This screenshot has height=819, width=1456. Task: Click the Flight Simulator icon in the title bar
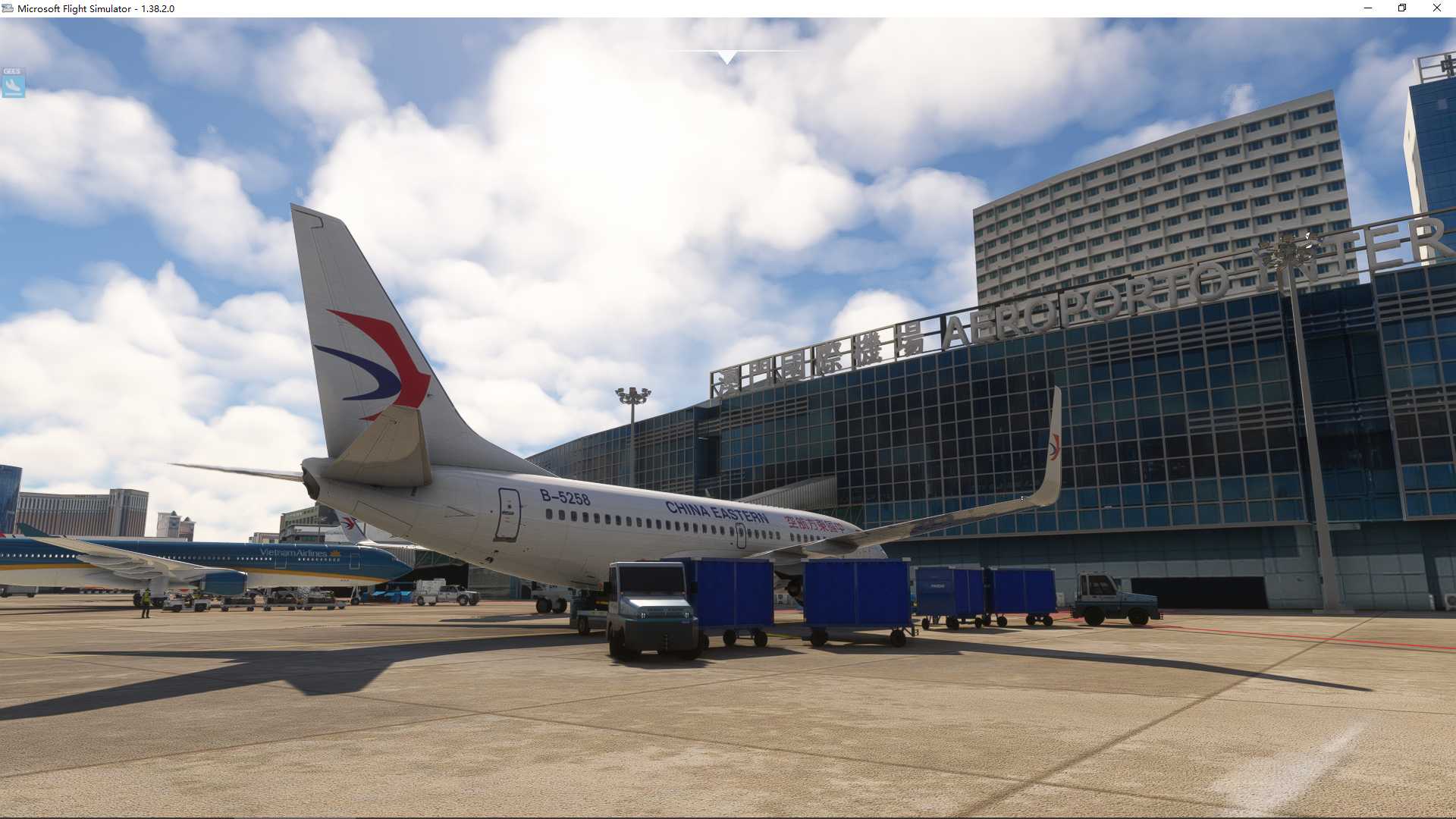[x=7, y=8]
